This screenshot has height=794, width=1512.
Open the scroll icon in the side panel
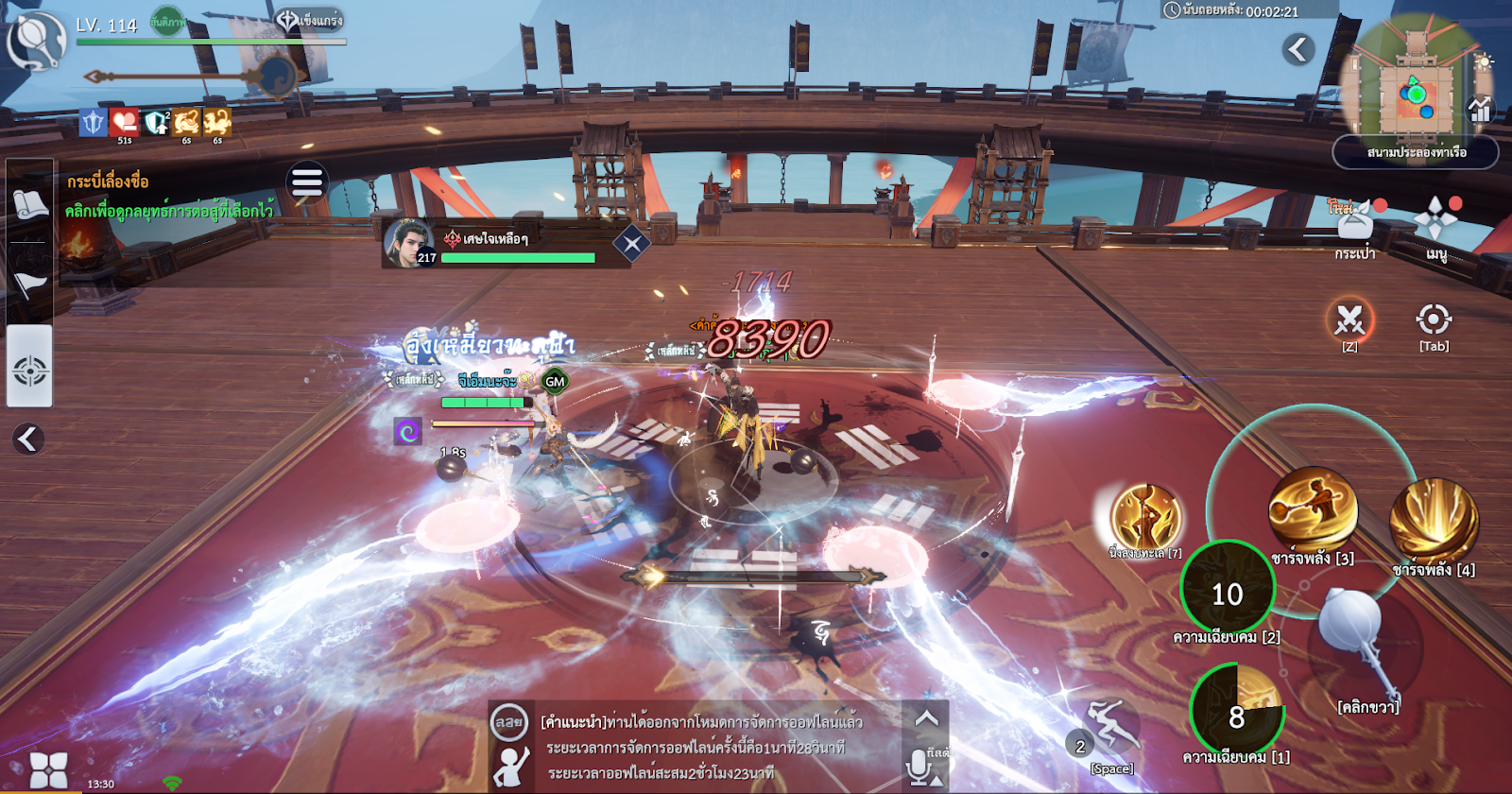click(29, 203)
